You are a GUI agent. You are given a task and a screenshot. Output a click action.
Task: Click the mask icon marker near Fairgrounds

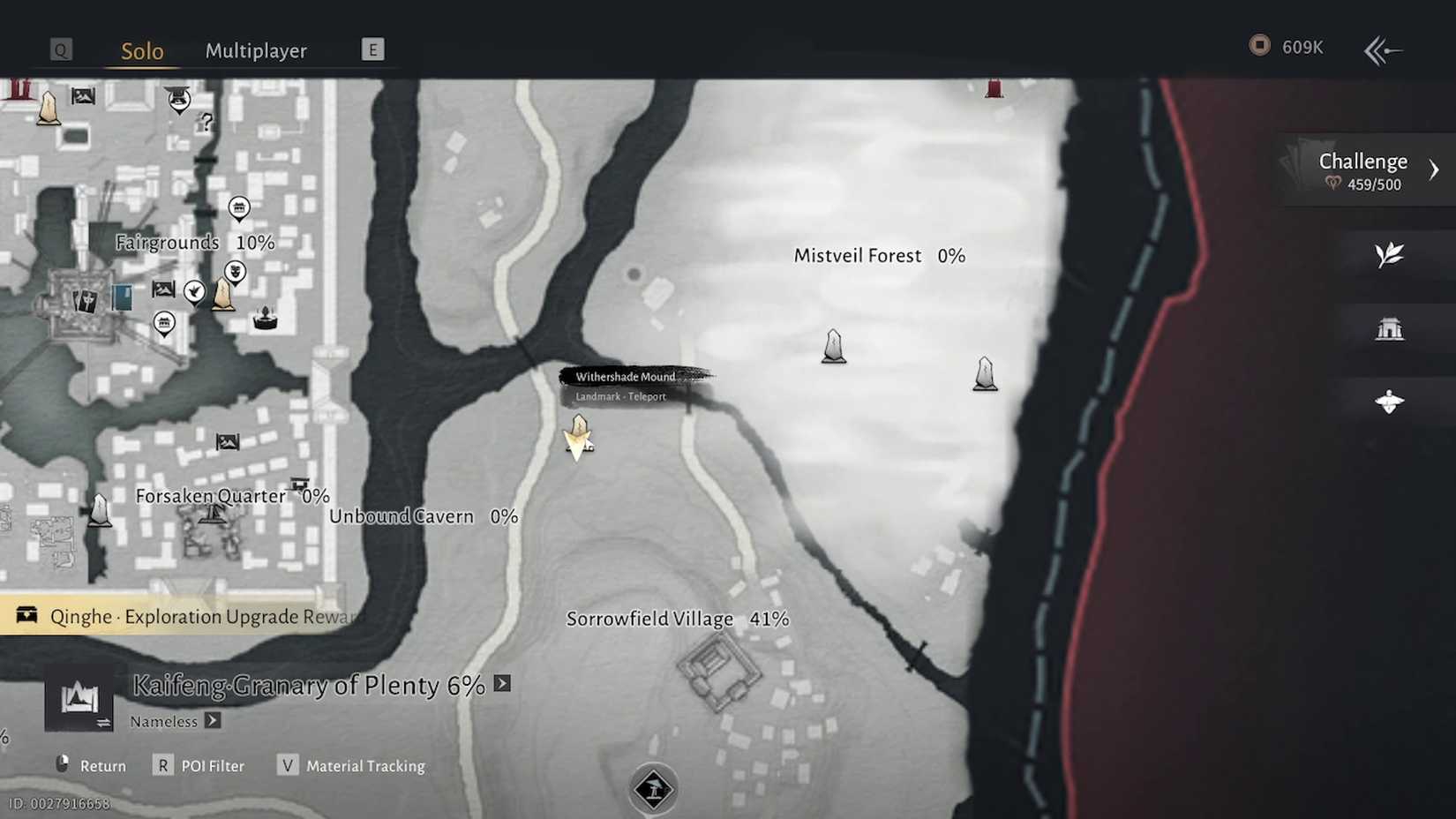click(x=235, y=272)
